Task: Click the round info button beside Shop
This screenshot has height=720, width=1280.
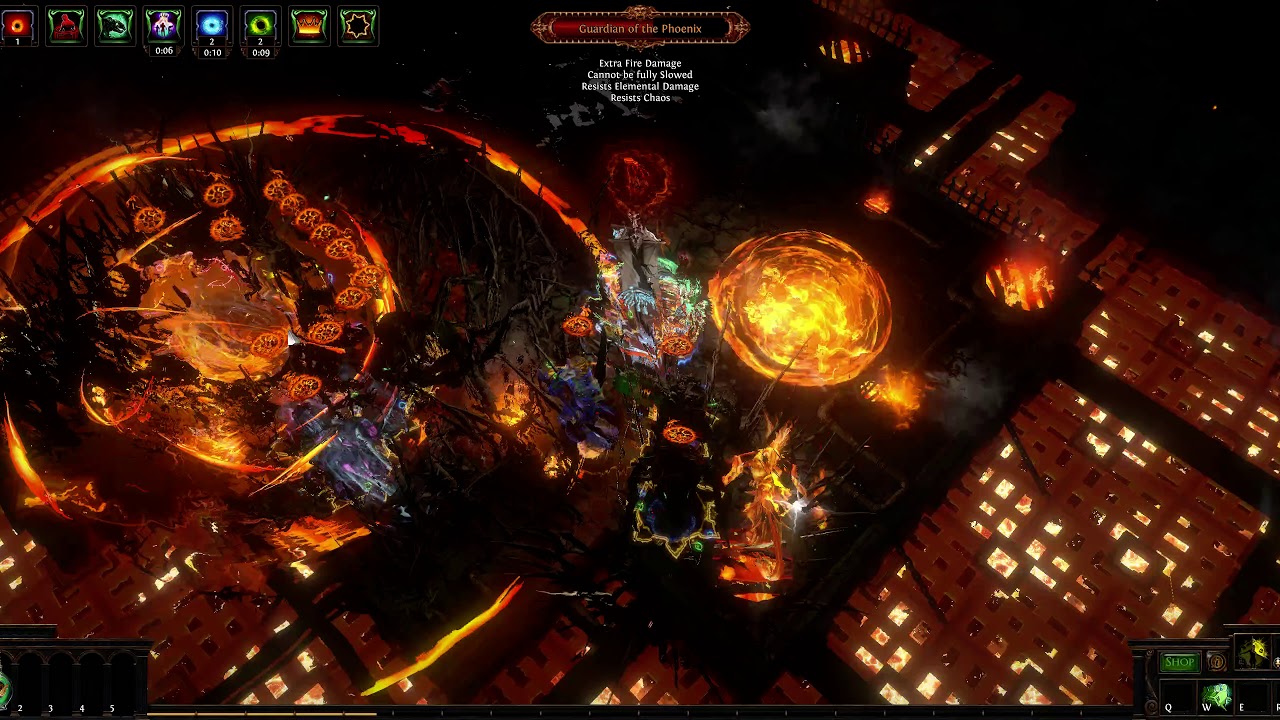Action: coord(1216,662)
